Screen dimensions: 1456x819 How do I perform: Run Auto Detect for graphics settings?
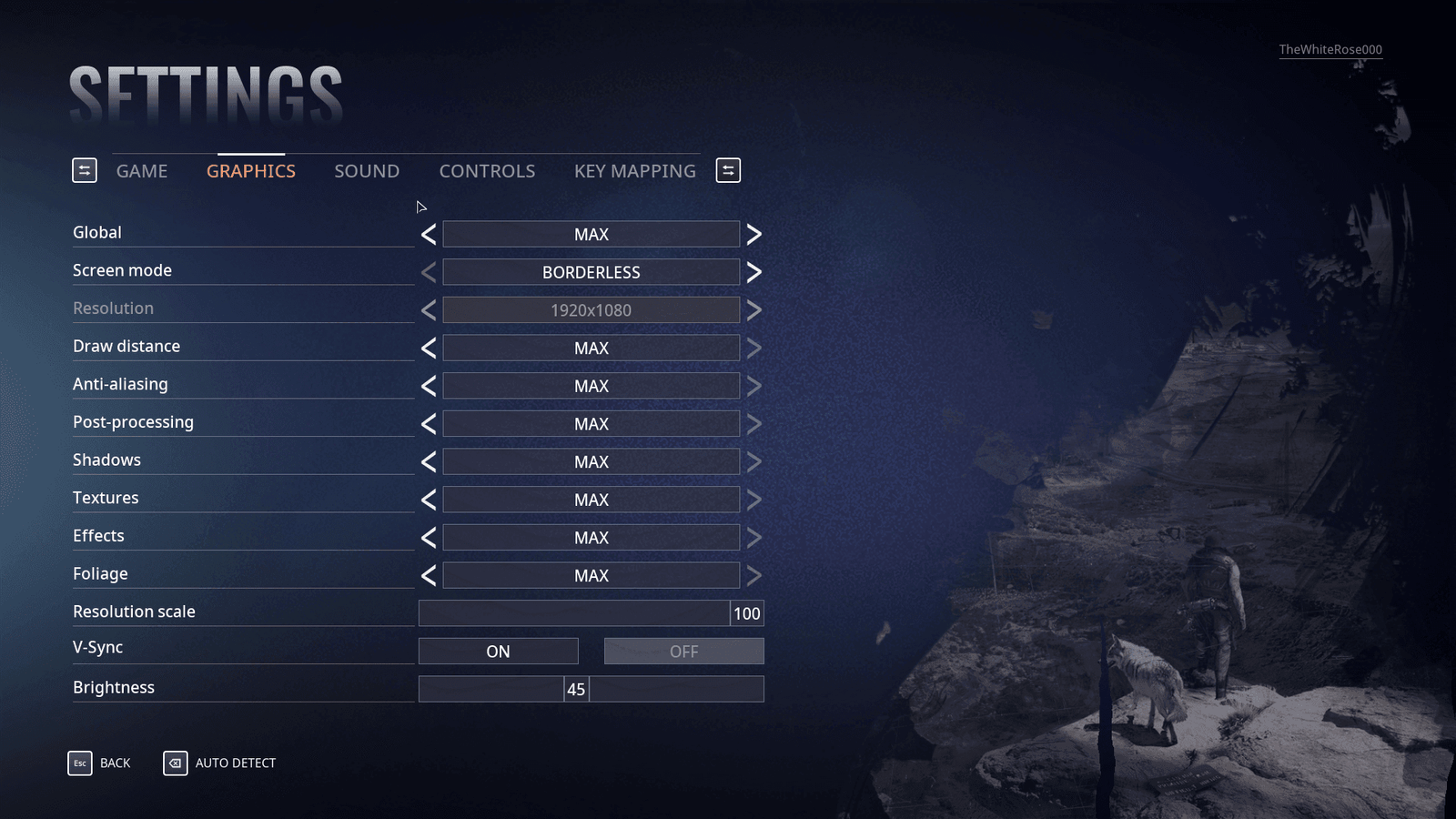point(220,763)
